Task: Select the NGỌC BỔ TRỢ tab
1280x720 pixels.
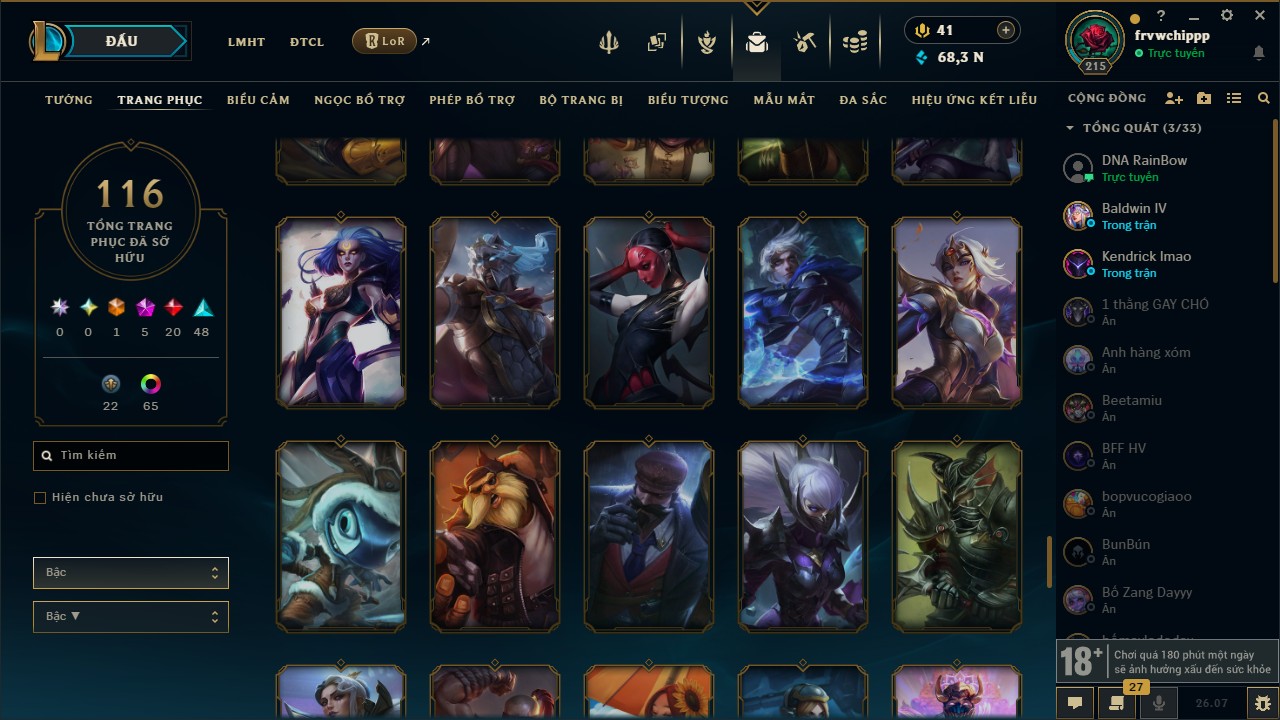Action: 360,100
